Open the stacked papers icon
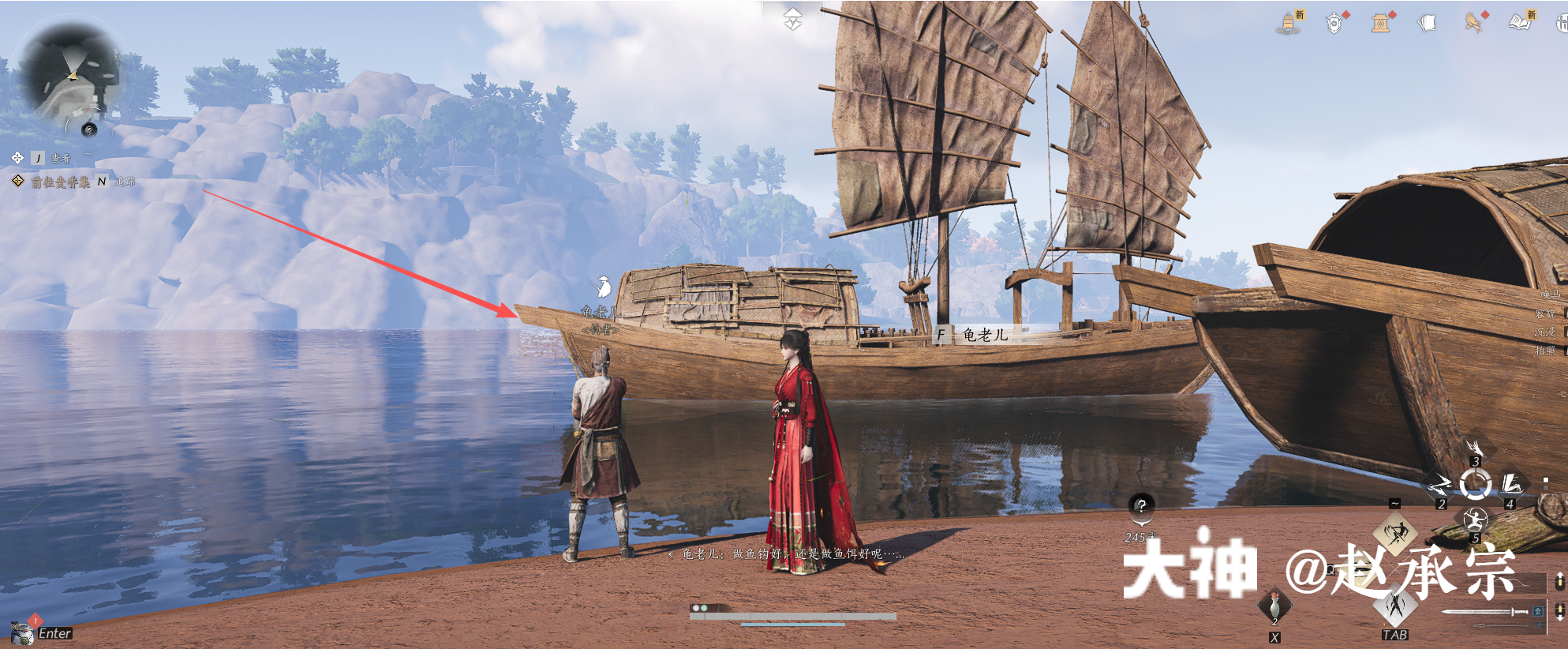Screen dimensions: 1568x649 (1427, 24)
